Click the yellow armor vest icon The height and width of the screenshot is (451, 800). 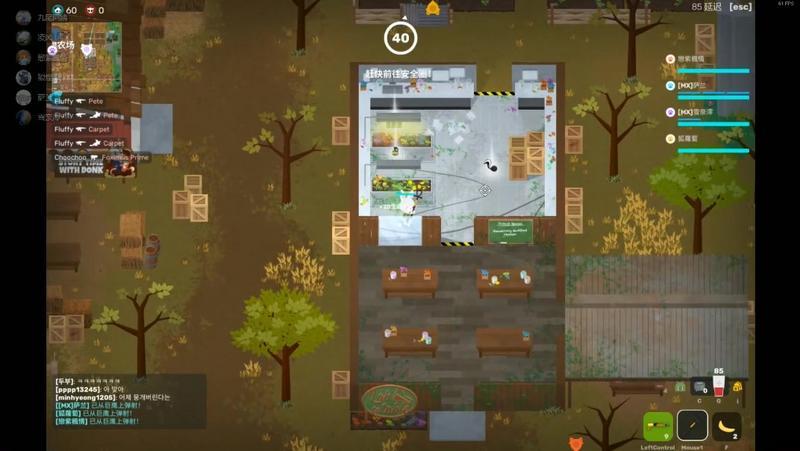[x=737, y=387]
